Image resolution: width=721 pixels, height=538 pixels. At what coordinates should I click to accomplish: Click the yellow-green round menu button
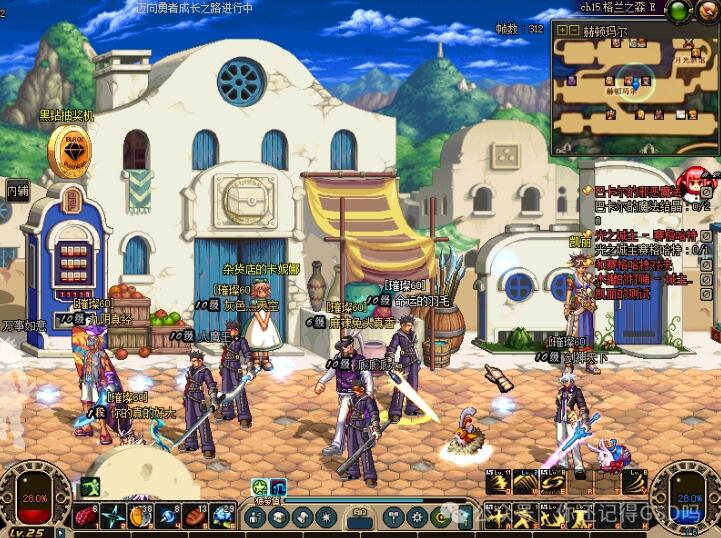point(444,517)
